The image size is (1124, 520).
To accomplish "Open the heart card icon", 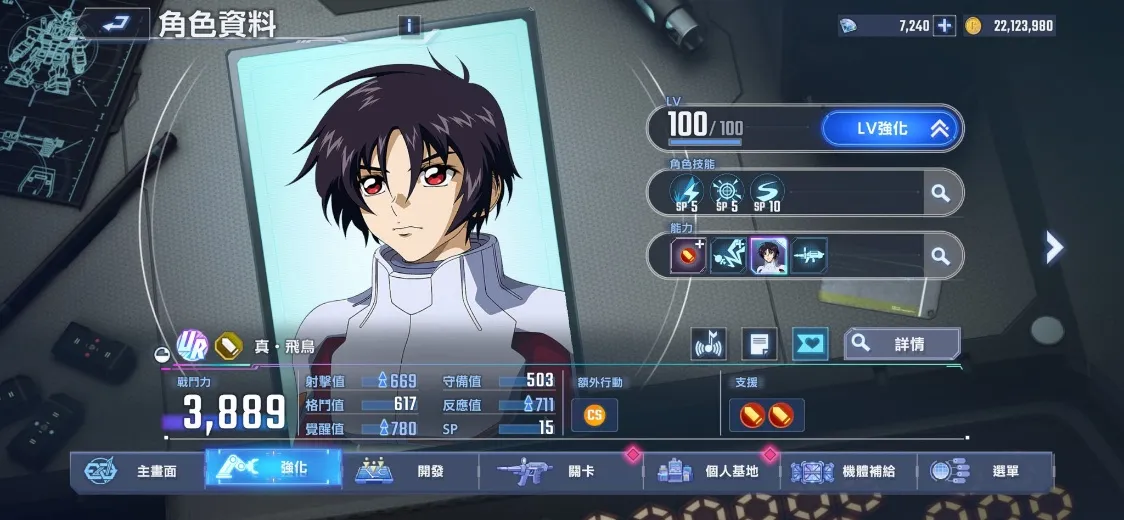I will 810,345.
